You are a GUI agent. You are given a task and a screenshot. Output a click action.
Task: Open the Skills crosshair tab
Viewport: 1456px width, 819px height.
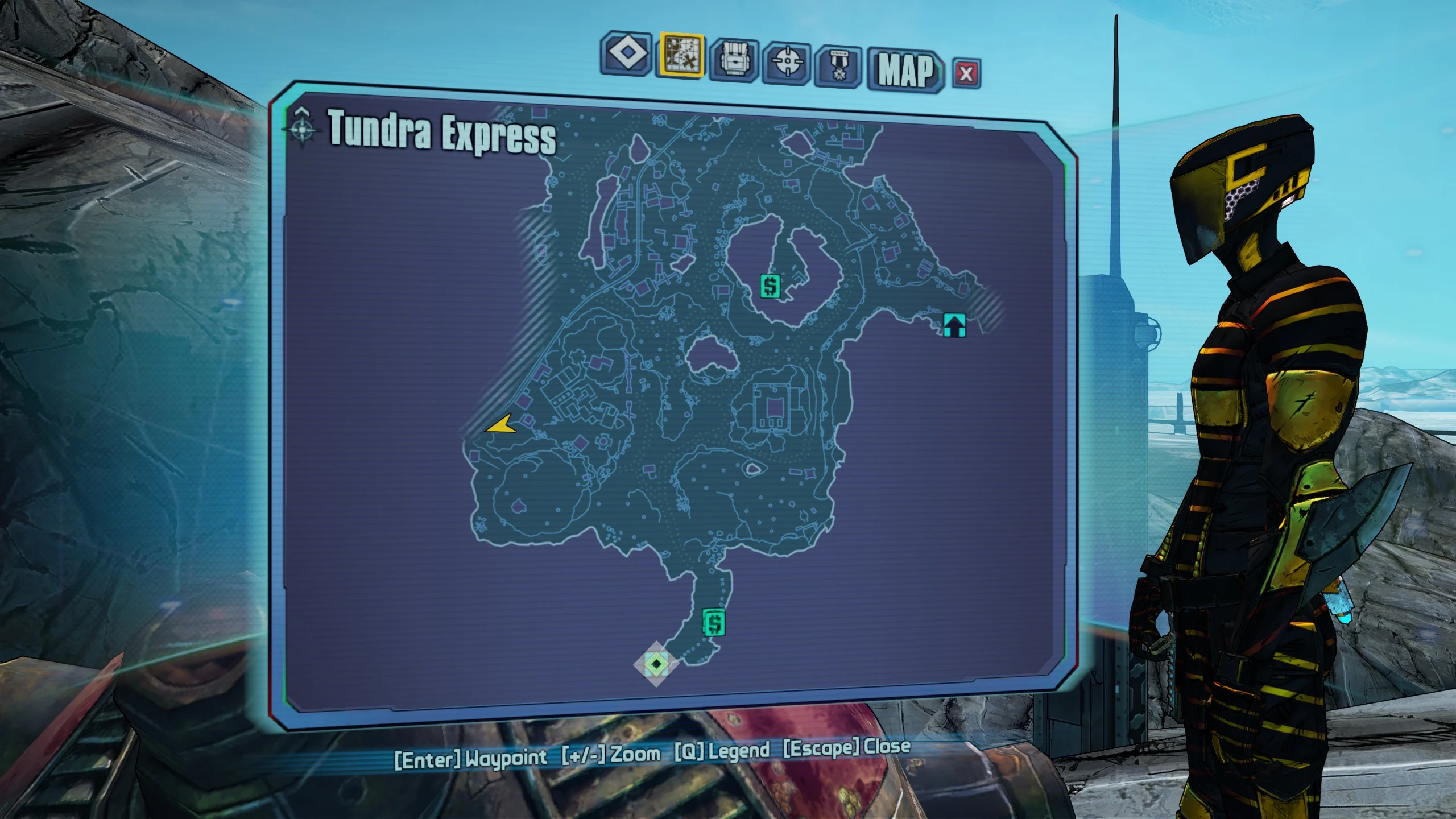(787, 62)
